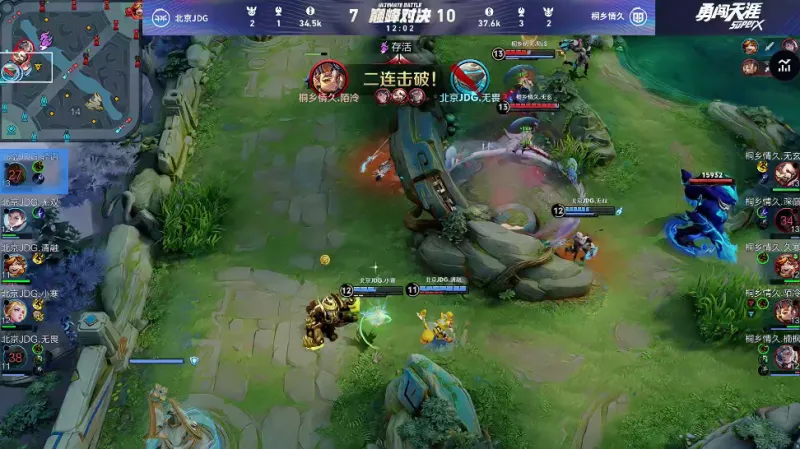Select 北京JDG.小寒 player portrait

click(15, 312)
